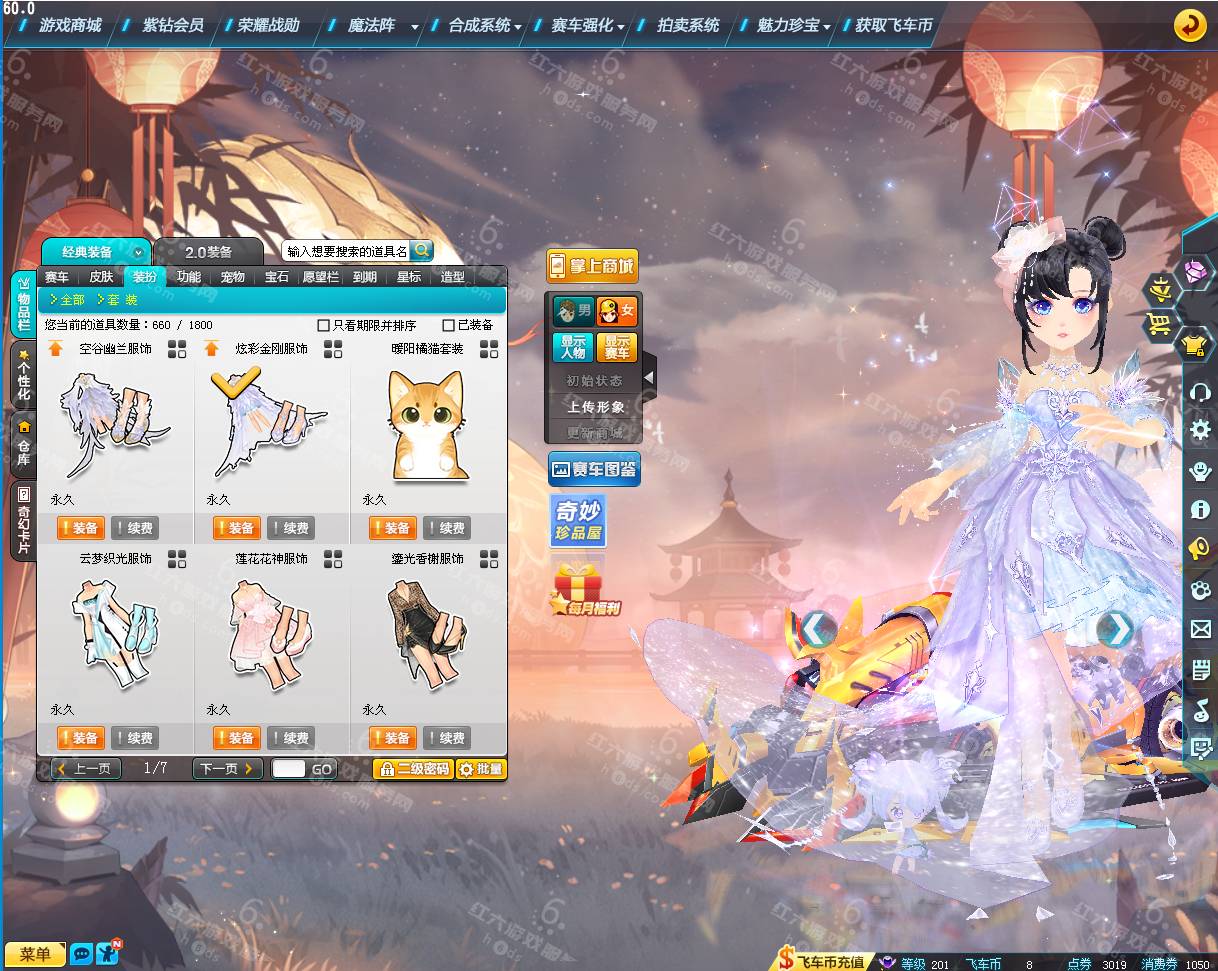Open the 拍卖系统 auction menu

click(688, 25)
